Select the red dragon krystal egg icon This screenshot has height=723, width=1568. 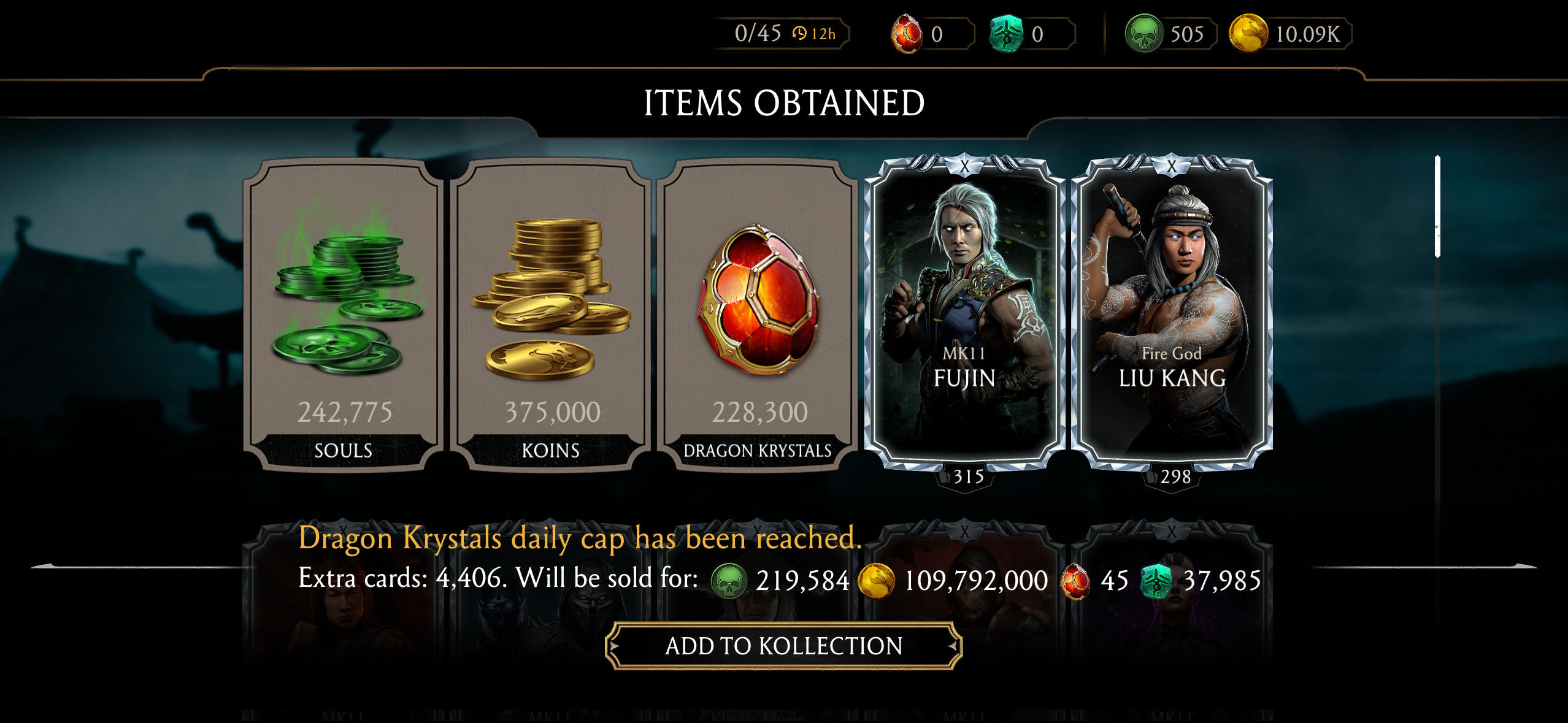[x=905, y=35]
